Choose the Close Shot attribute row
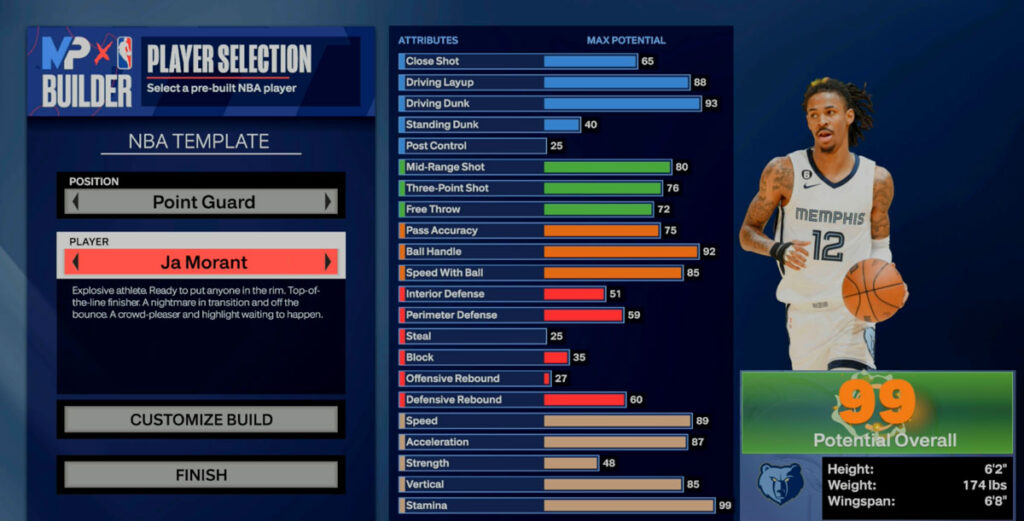Image resolution: width=1024 pixels, height=521 pixels. [518, 61]
